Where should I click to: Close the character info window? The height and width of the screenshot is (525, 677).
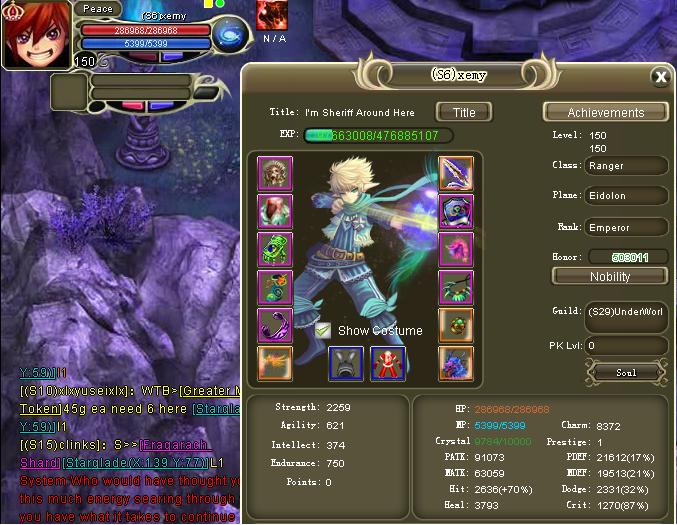tap(660, 76)
